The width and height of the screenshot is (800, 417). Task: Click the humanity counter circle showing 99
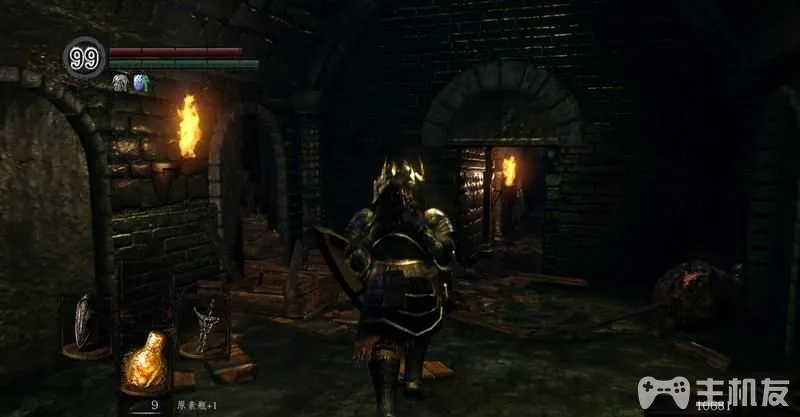click(86, 59)
